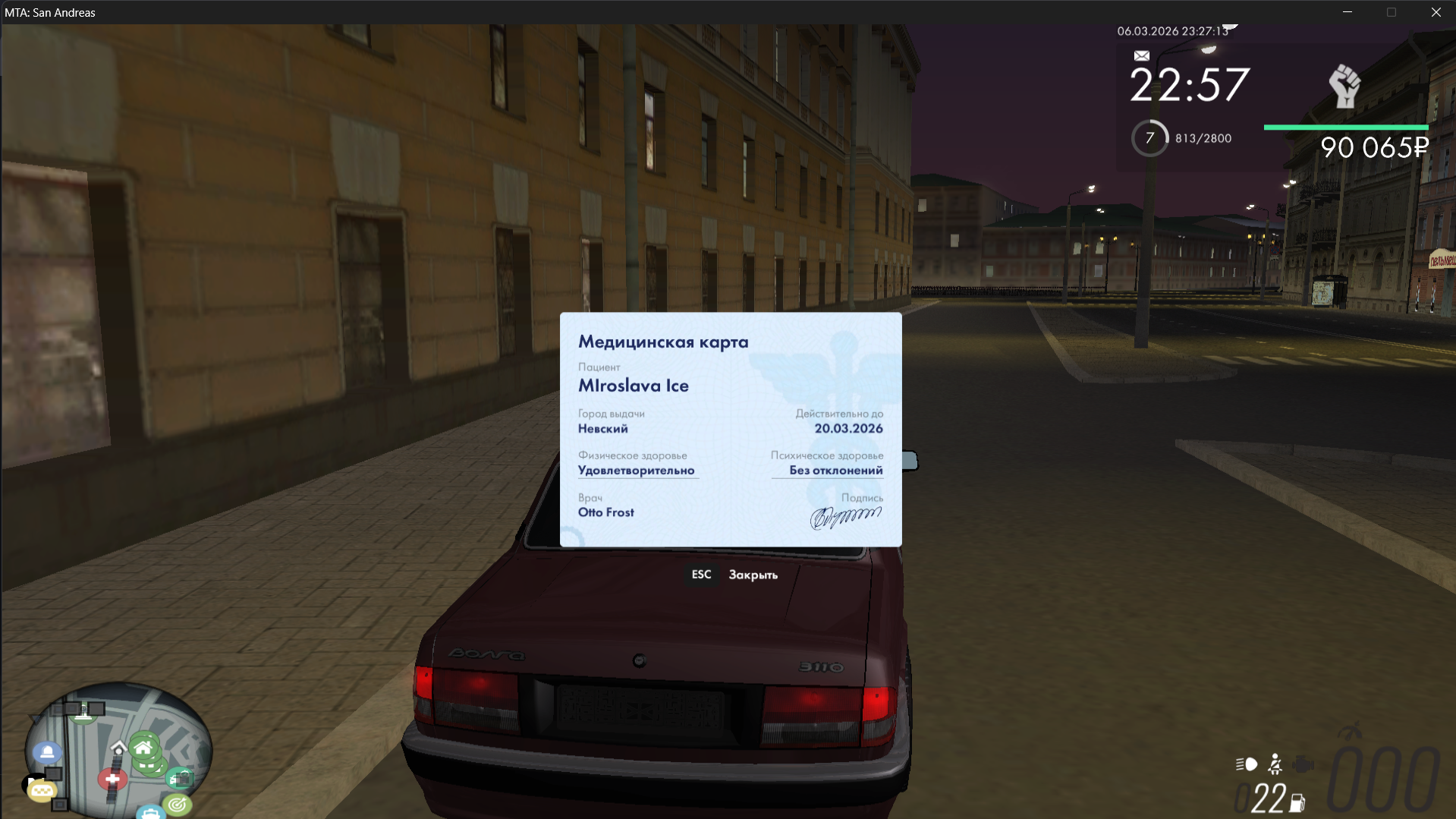This screenshot has height=819, width=1456.
Task: Select the green house map marker
Action: point(143,749)
